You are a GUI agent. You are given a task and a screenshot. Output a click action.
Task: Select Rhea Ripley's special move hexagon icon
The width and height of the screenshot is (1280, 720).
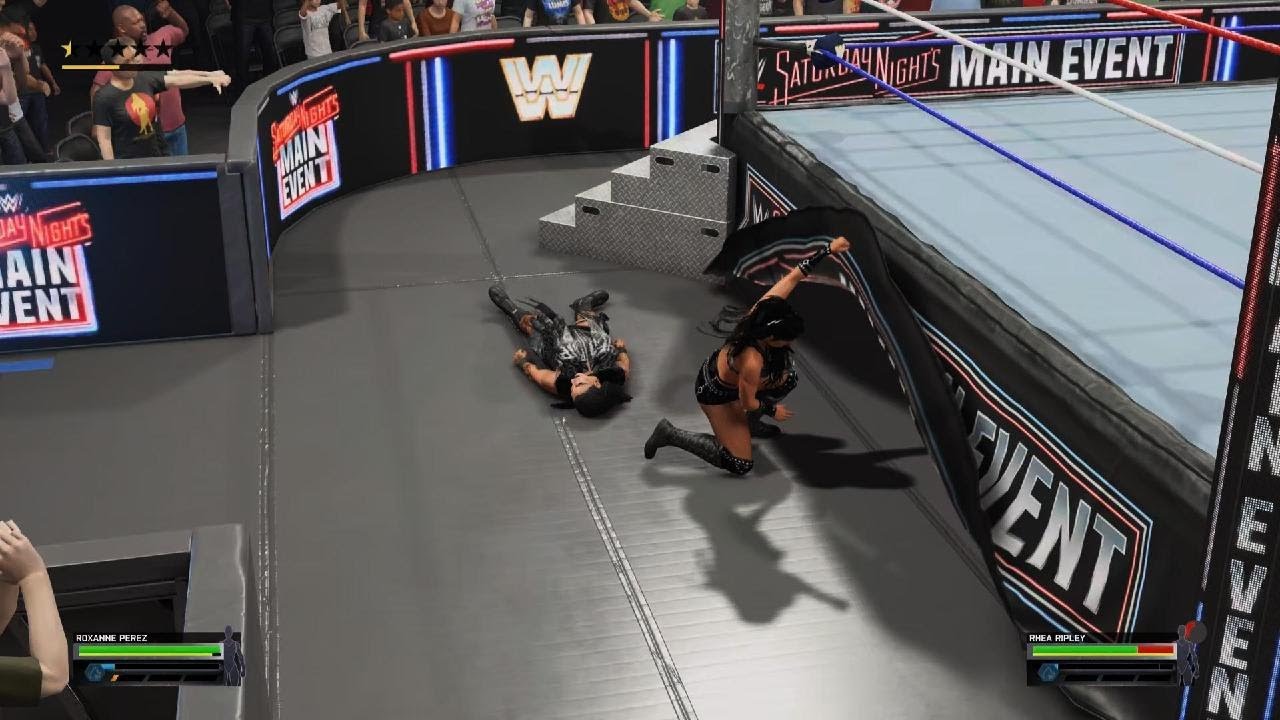click(x=1047, y=672)
